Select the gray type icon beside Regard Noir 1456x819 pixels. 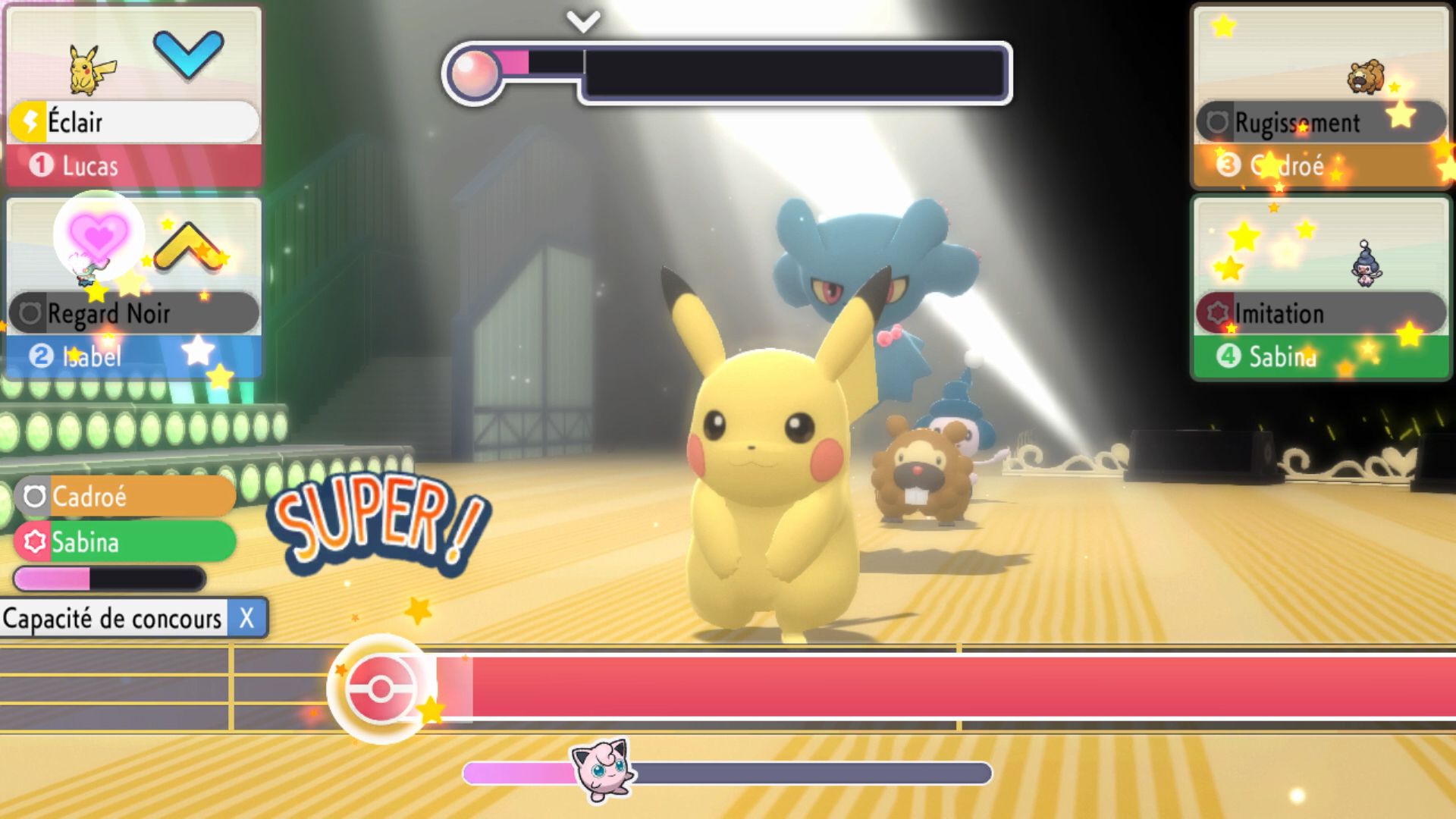tap(32, 312)
